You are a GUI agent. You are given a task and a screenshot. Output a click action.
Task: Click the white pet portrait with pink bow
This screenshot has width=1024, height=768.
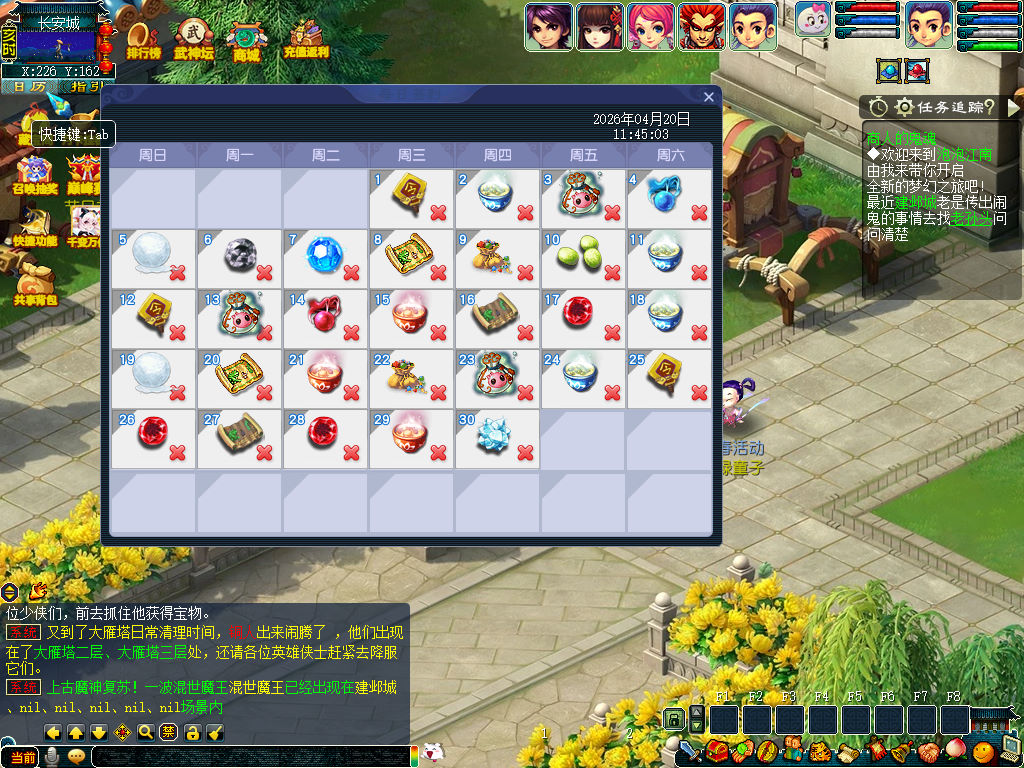pos(813,20)
